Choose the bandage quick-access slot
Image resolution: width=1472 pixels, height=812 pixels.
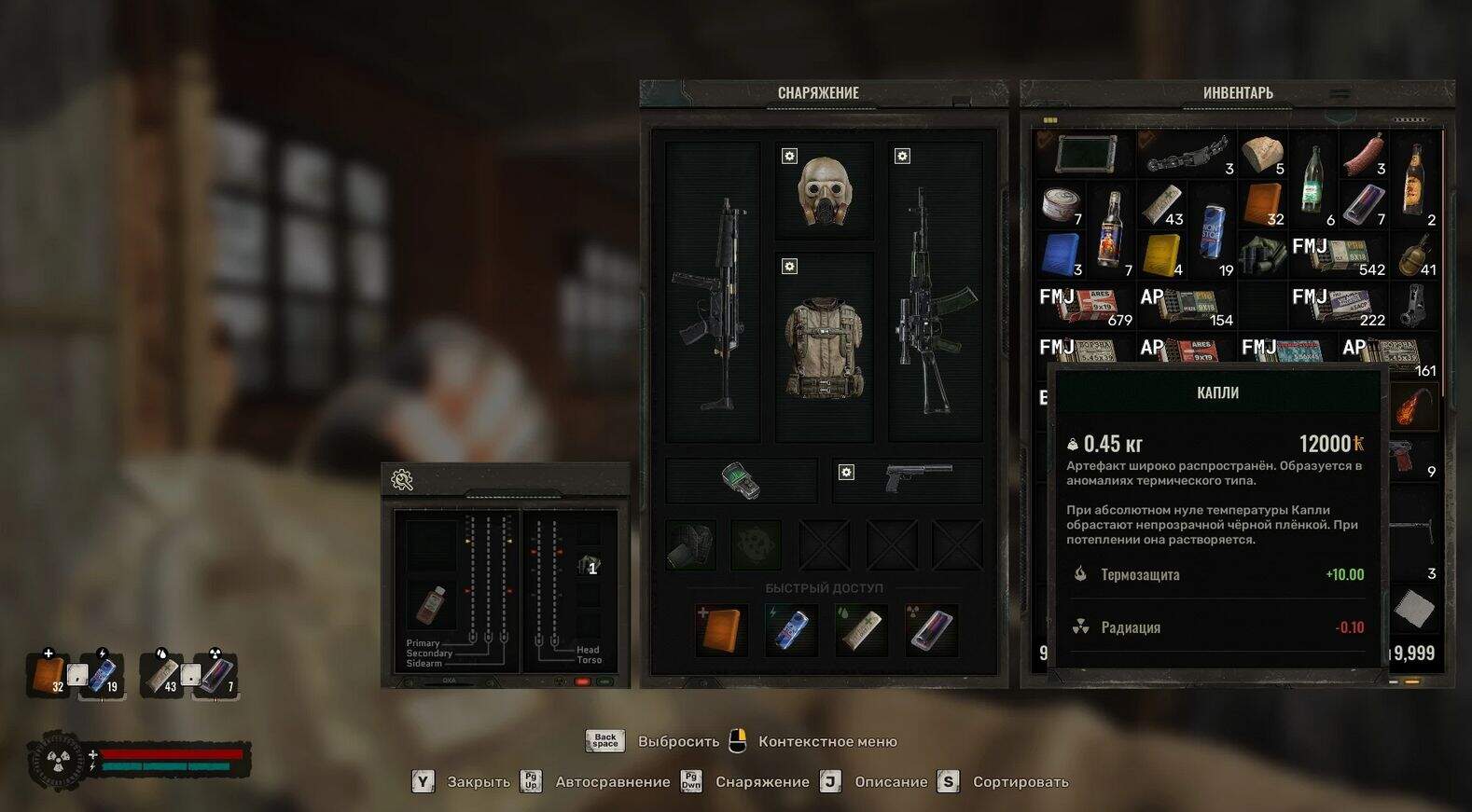[860, 629]
